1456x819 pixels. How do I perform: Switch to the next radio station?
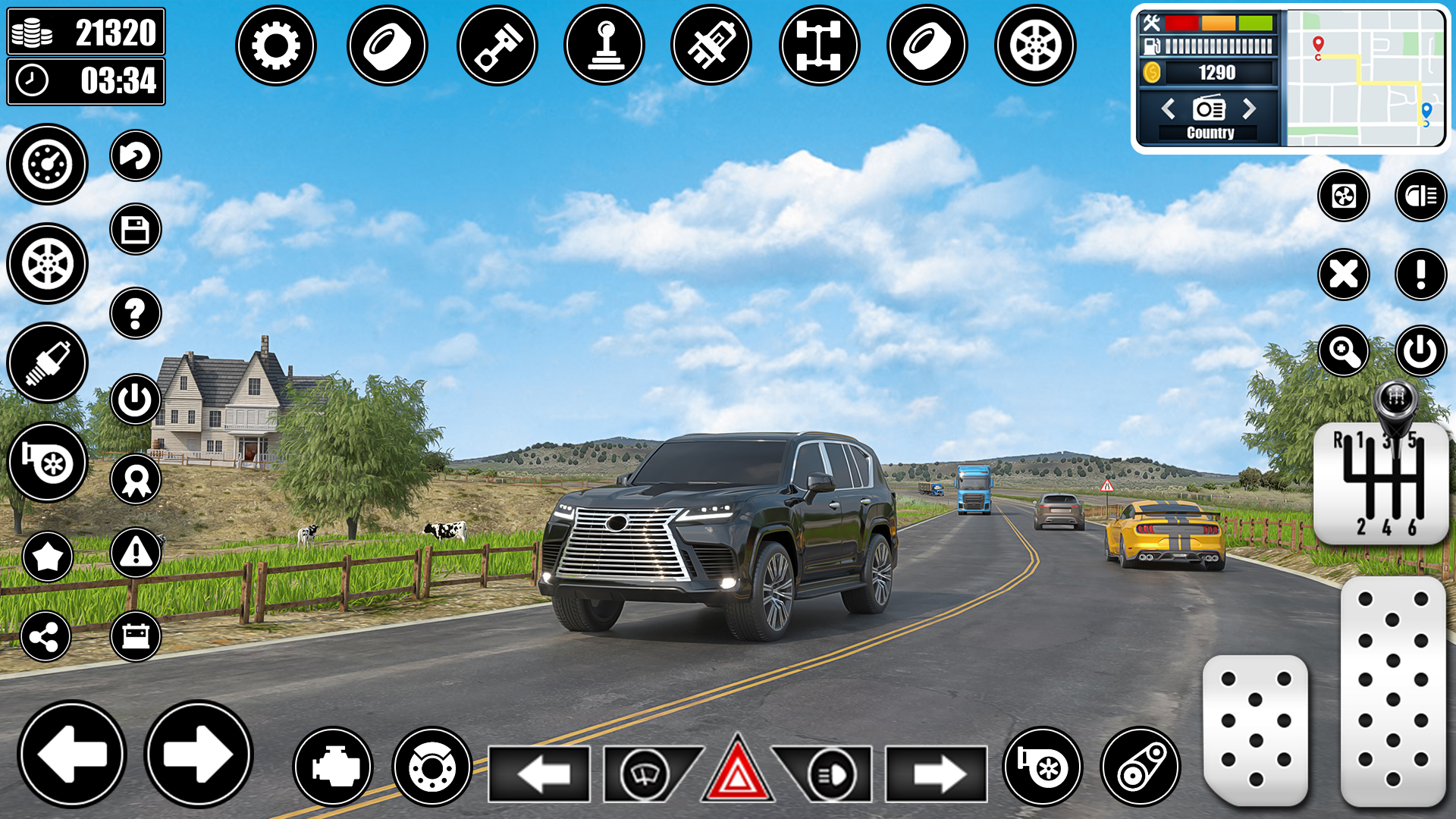[1250, 109]
